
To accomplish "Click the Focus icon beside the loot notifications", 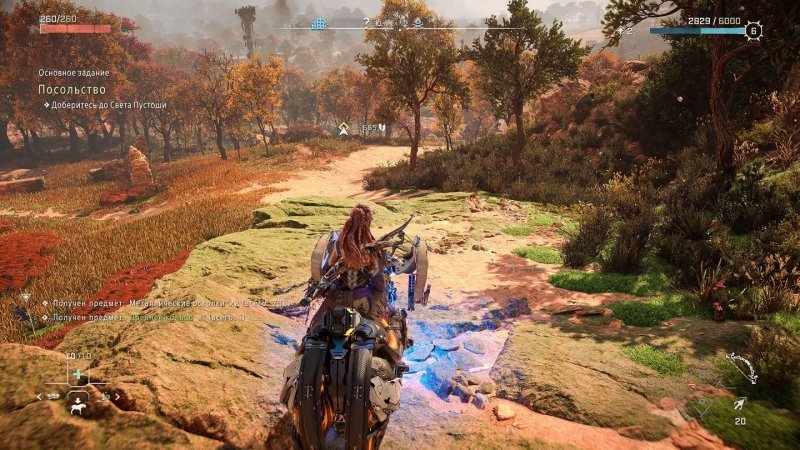I will pyautogui.click(x=24, y=299).
